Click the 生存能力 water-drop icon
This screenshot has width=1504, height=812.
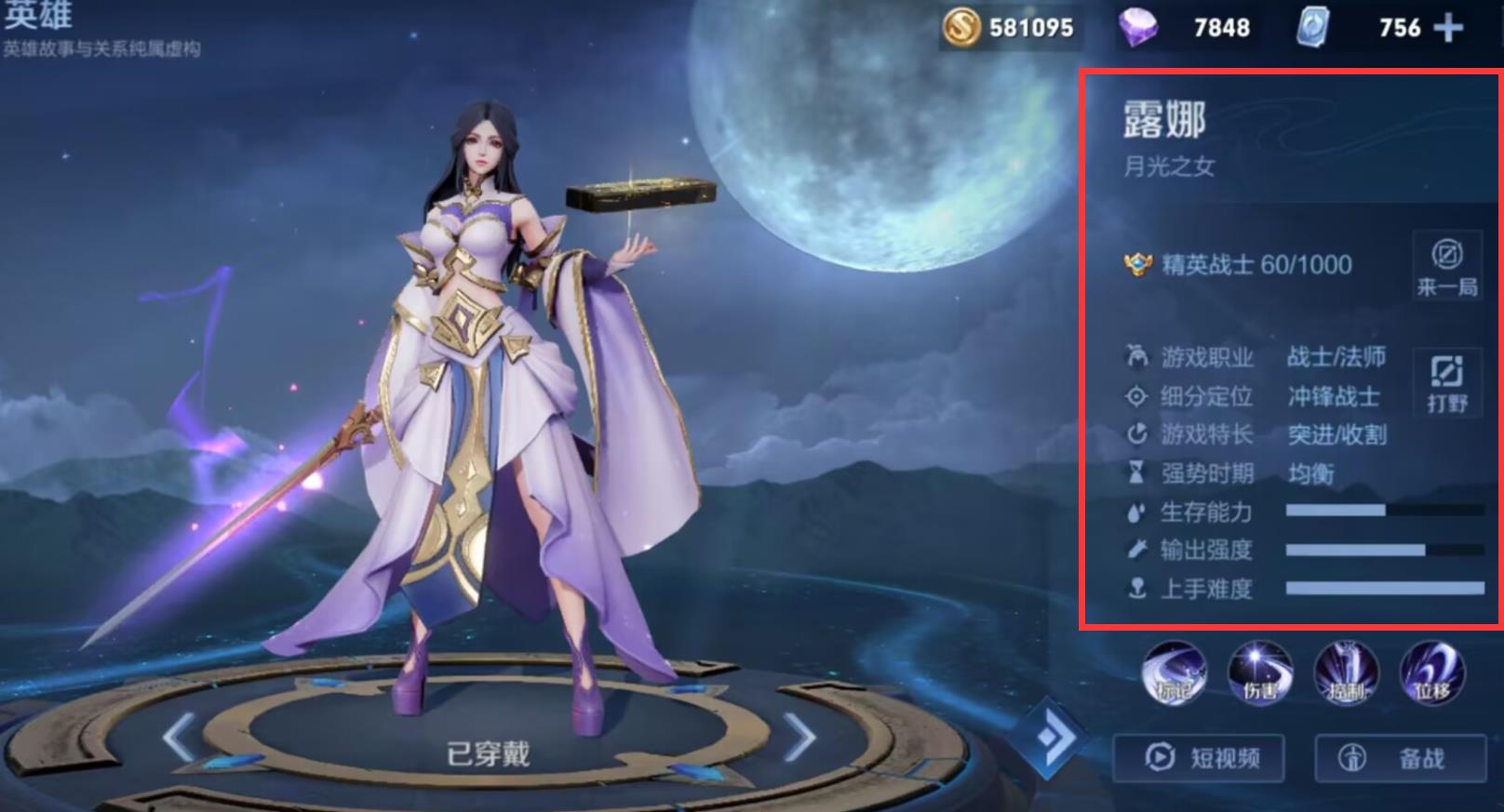pyautogui.click(x=1135, y=512)
